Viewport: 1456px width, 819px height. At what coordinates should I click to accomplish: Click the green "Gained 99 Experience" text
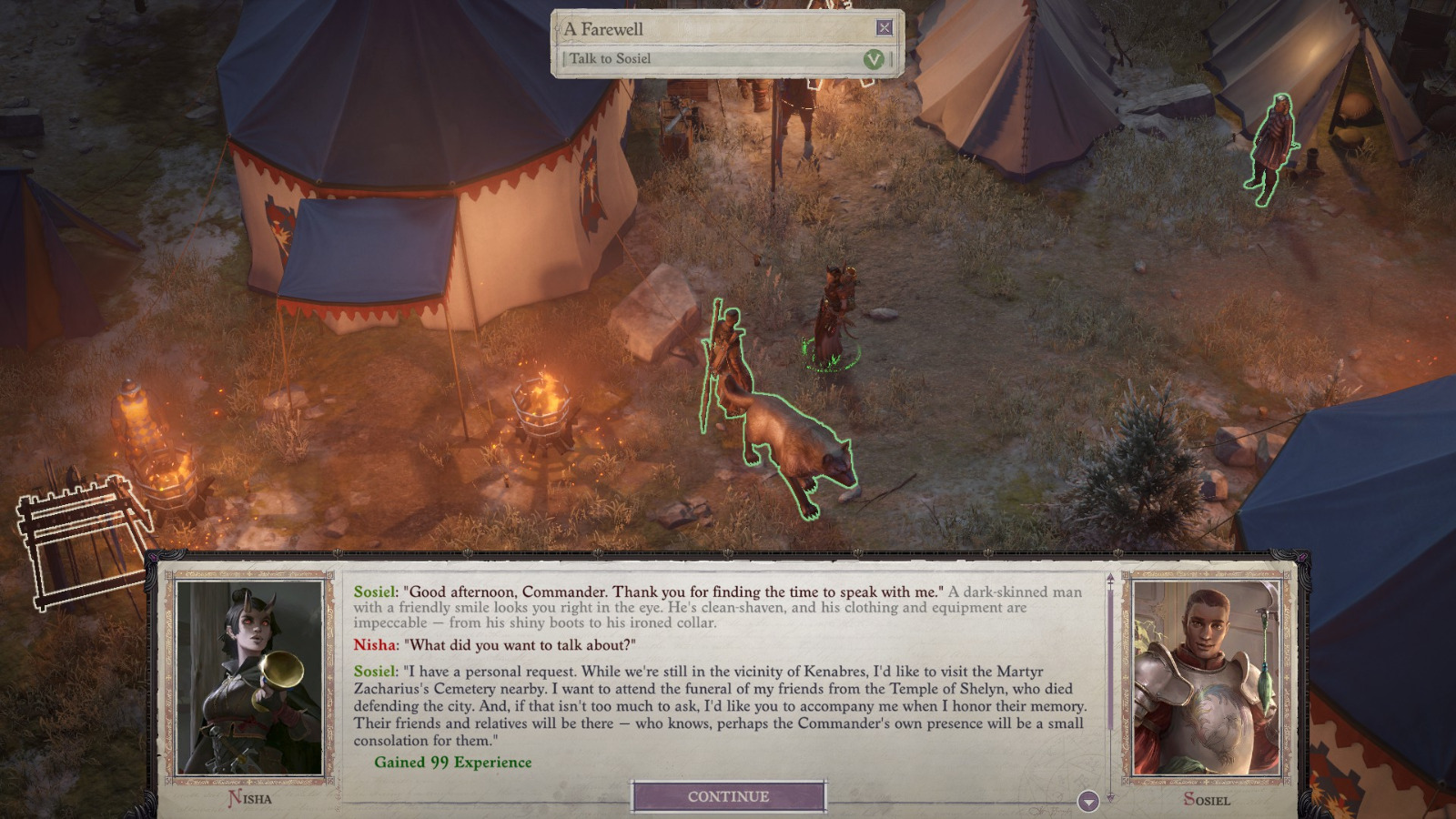click(451, 763)
